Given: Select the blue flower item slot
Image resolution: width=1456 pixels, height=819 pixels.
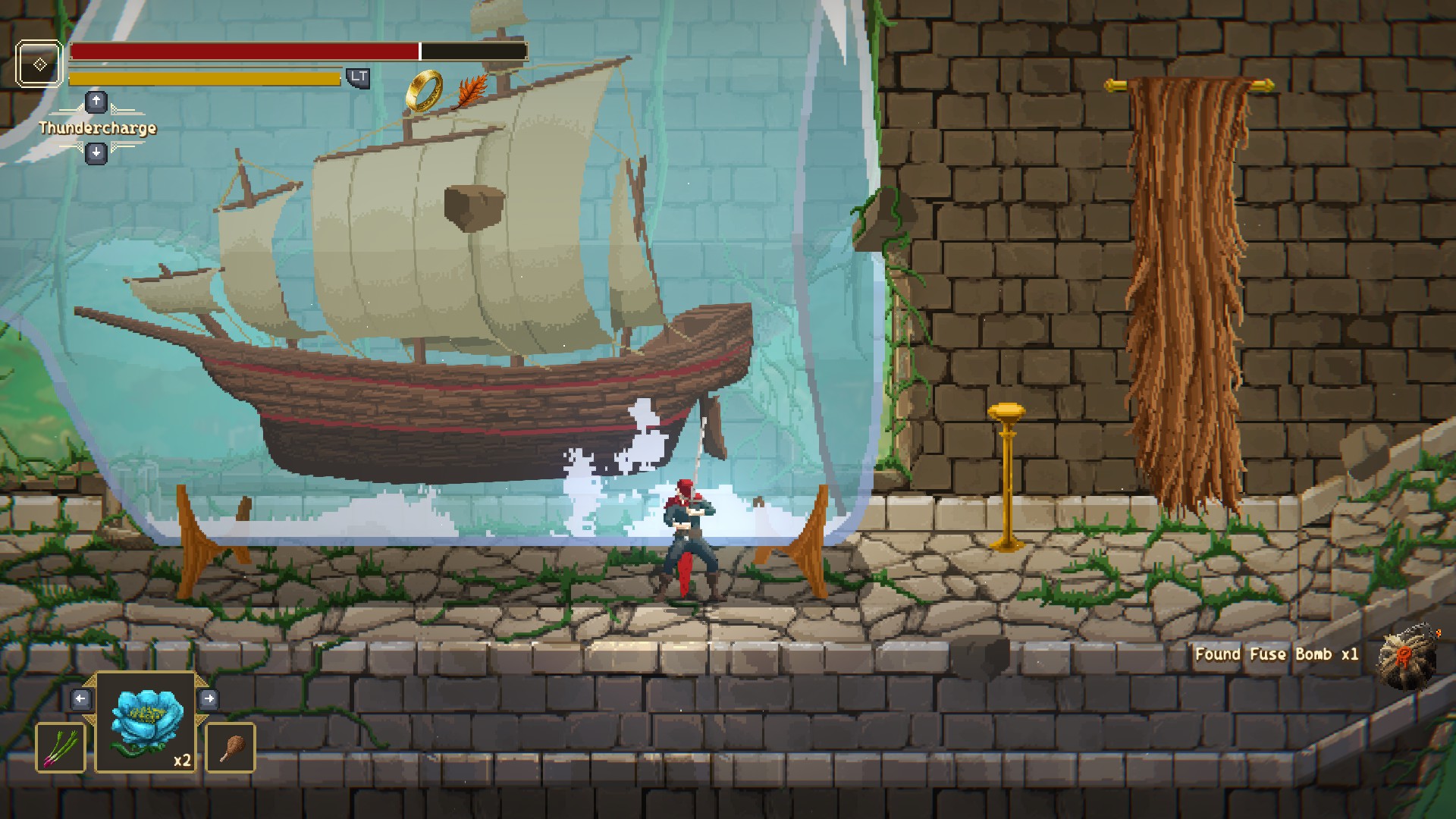Looking at the screenshot, I should click(x=146, y=722).
